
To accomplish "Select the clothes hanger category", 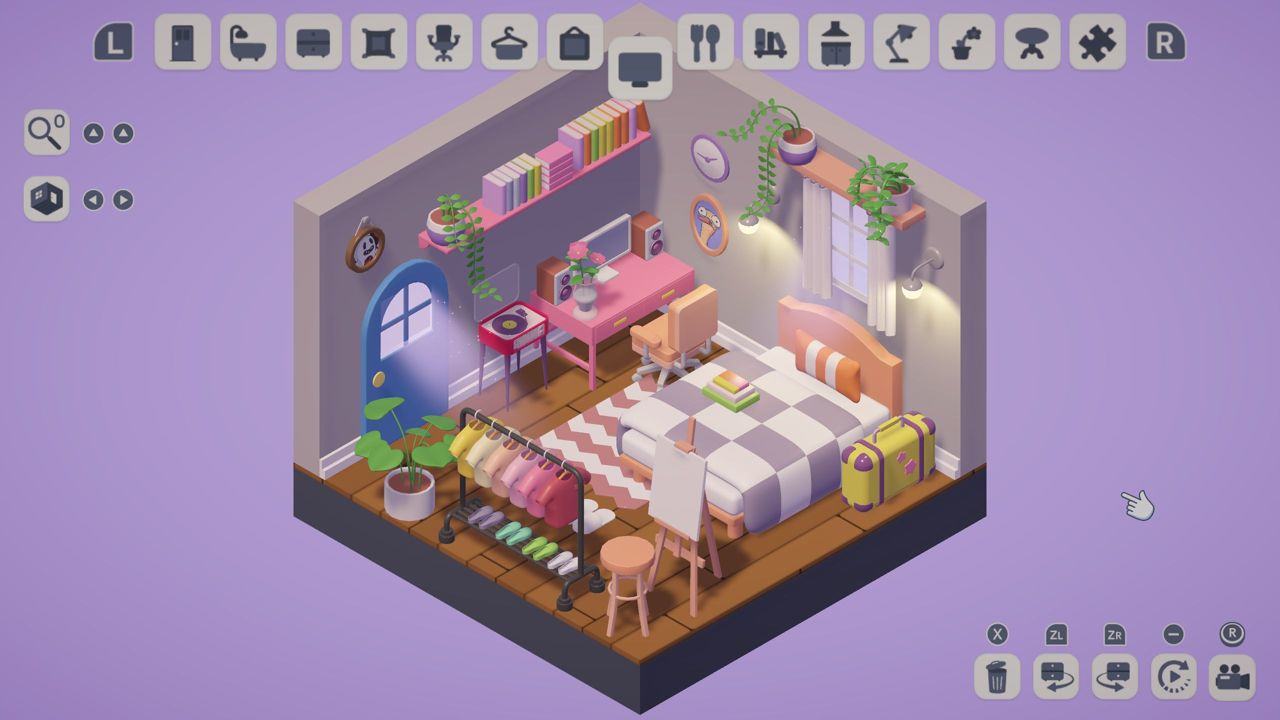I will click(x=509, y=43).
